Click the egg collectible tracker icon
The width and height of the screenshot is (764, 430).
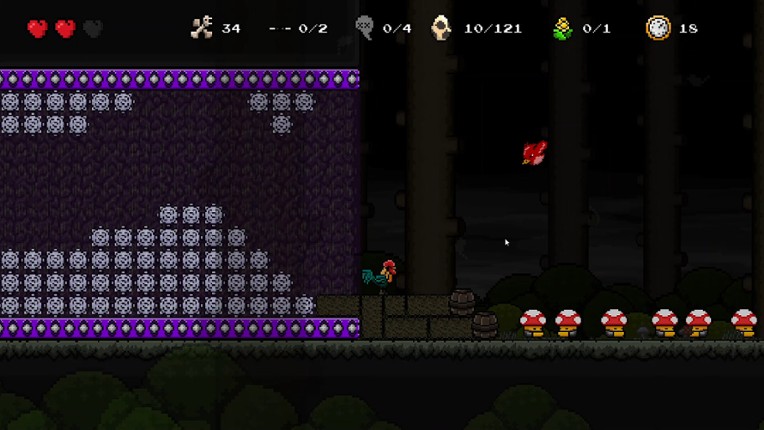point(441,28)
